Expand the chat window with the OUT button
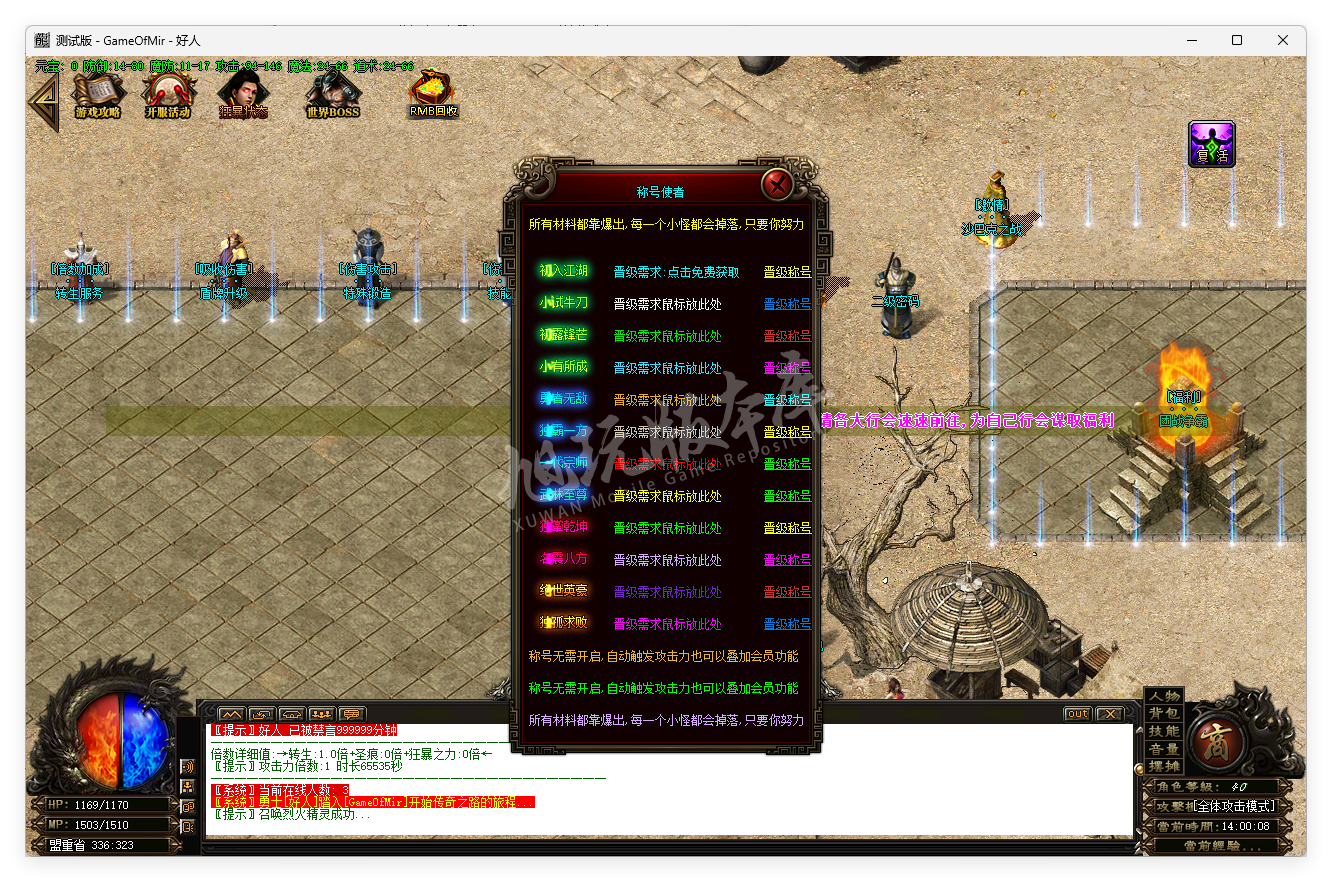The image size is (1332, 882). pos(1079,712)
